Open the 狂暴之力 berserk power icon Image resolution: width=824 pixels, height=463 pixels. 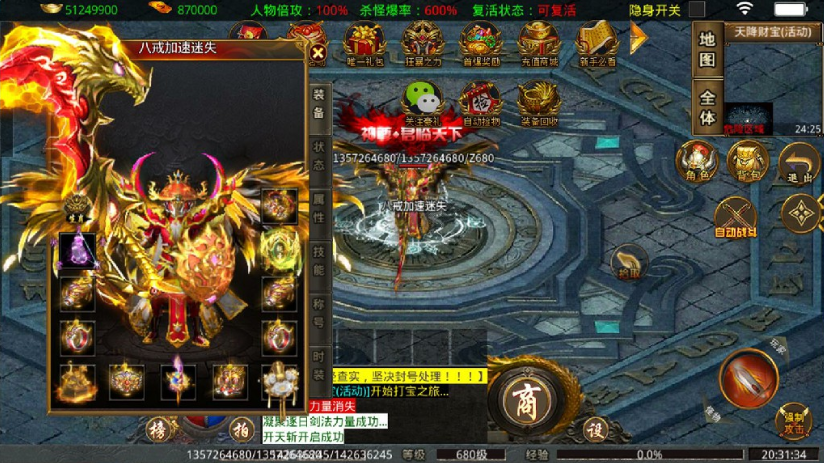point(422,45)
